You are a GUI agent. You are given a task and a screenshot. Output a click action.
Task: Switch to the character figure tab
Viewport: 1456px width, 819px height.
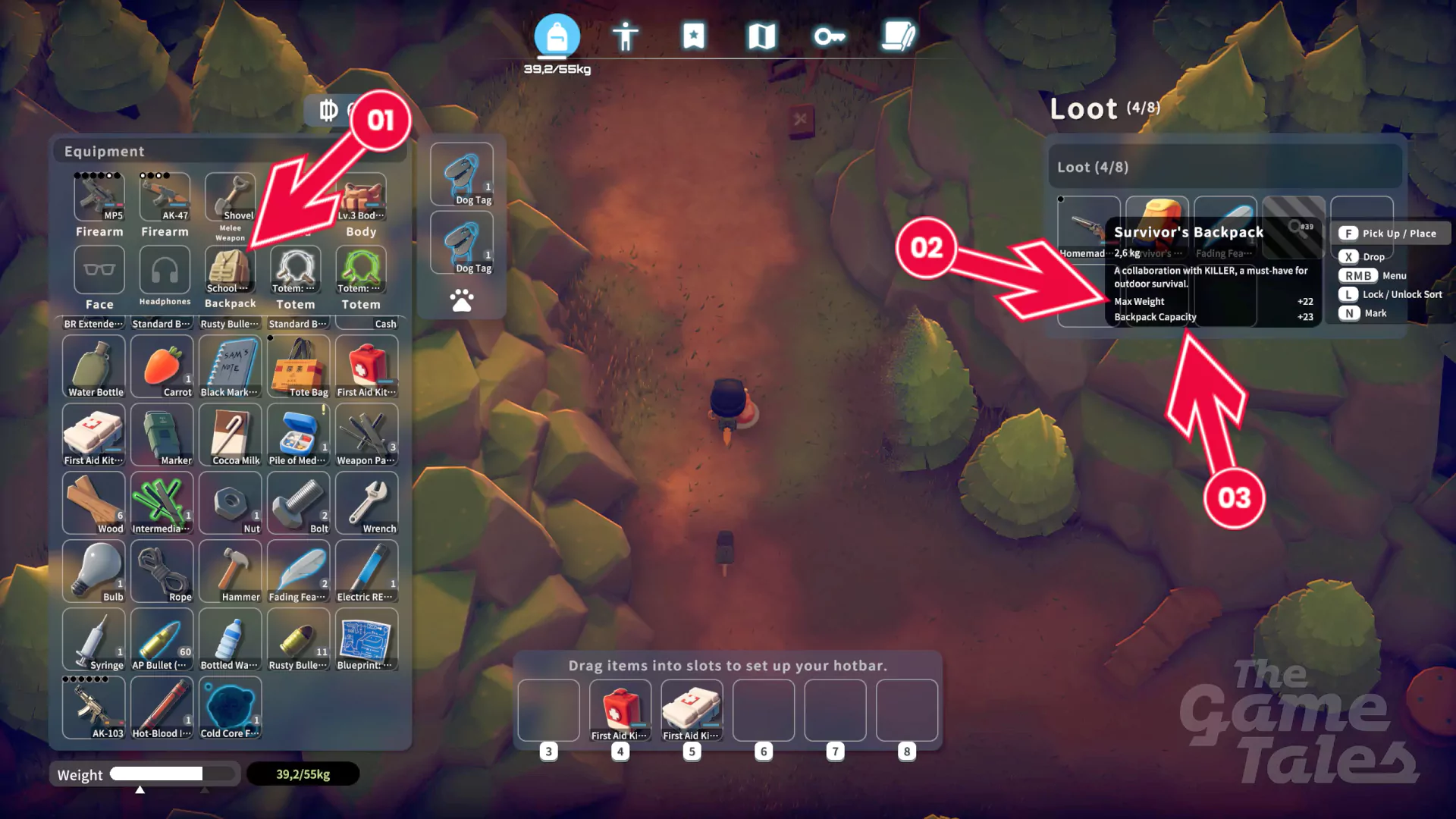pyautogui.click(x=625, y=36)
